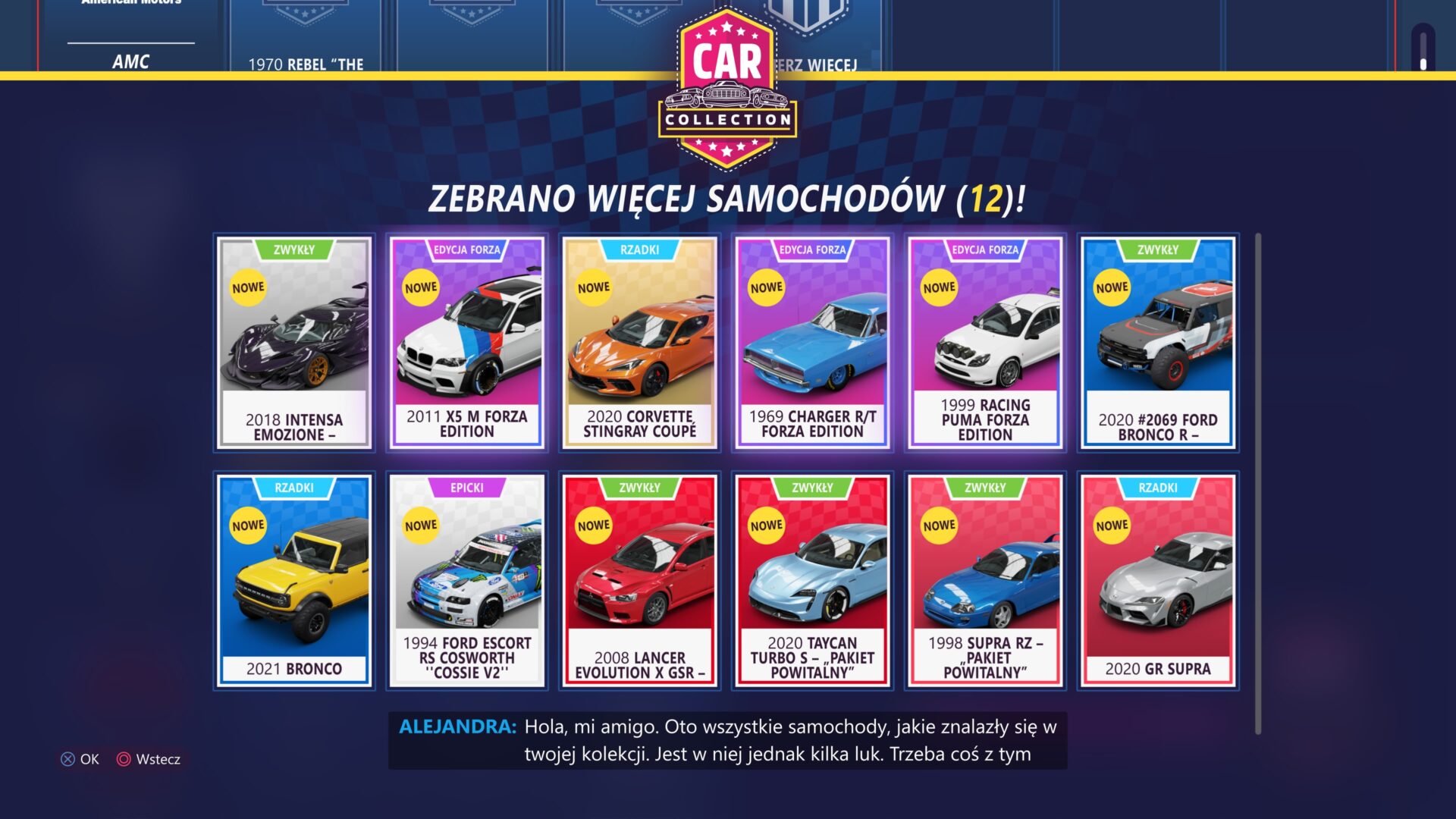
Task: Click the NOWE badge on the Ford Escort Cossie V2
Action: click(x=420, y=524)
